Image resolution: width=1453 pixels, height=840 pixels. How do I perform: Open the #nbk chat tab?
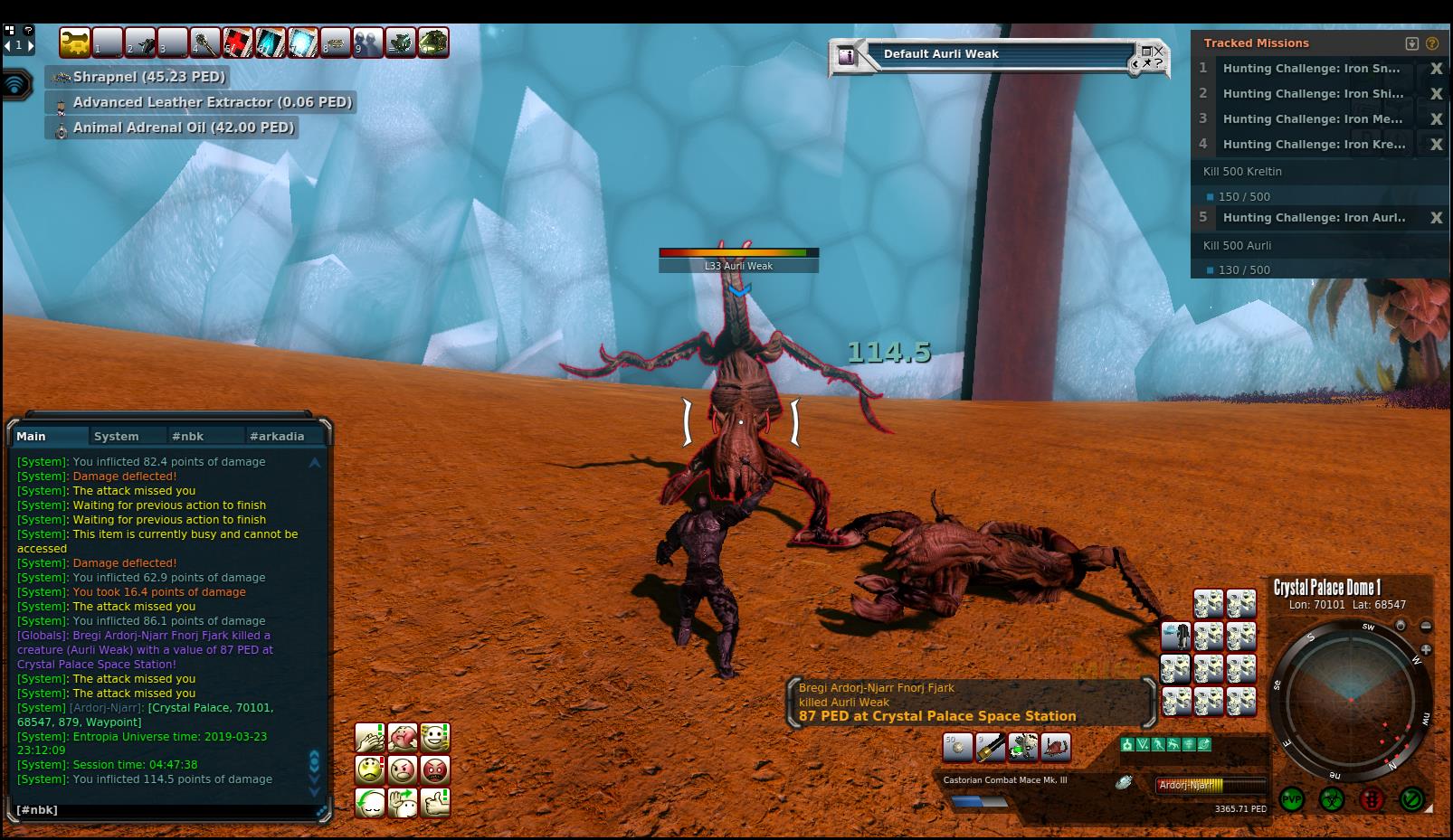pyautogui.click(x=187, y=436)
